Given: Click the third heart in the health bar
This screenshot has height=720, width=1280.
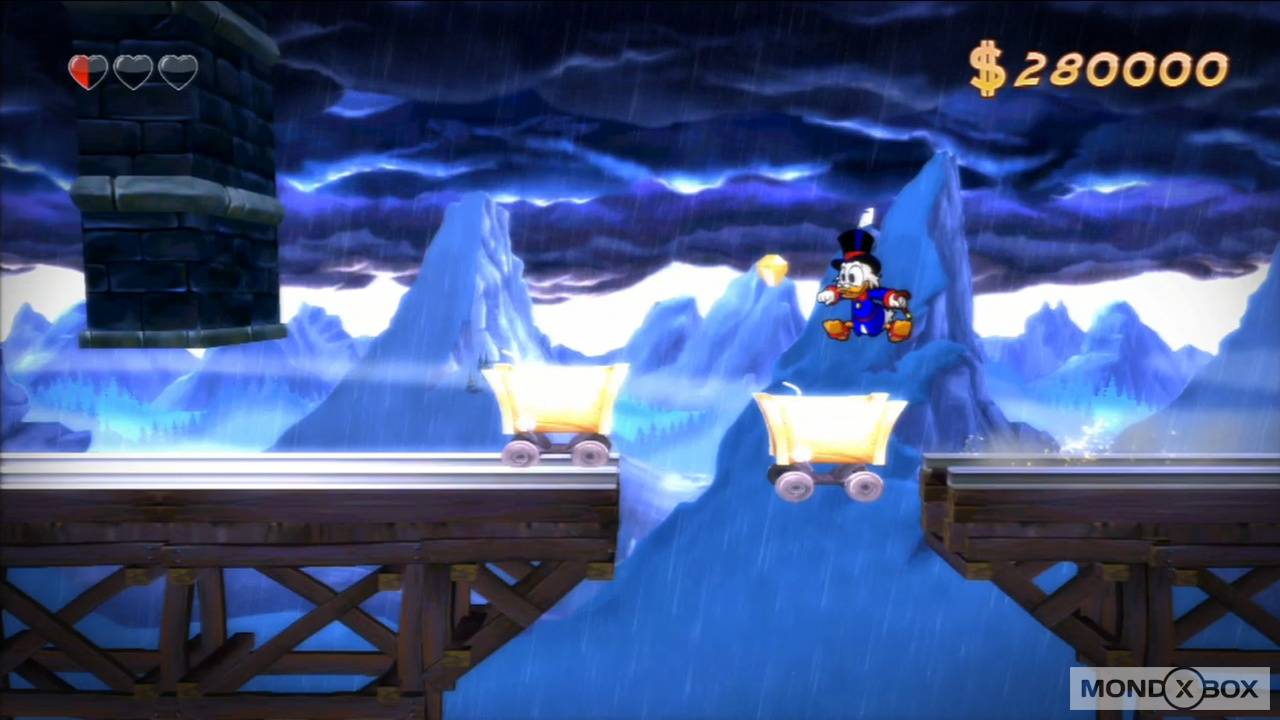Looking at the screenshot, I should tap(178, 71).
